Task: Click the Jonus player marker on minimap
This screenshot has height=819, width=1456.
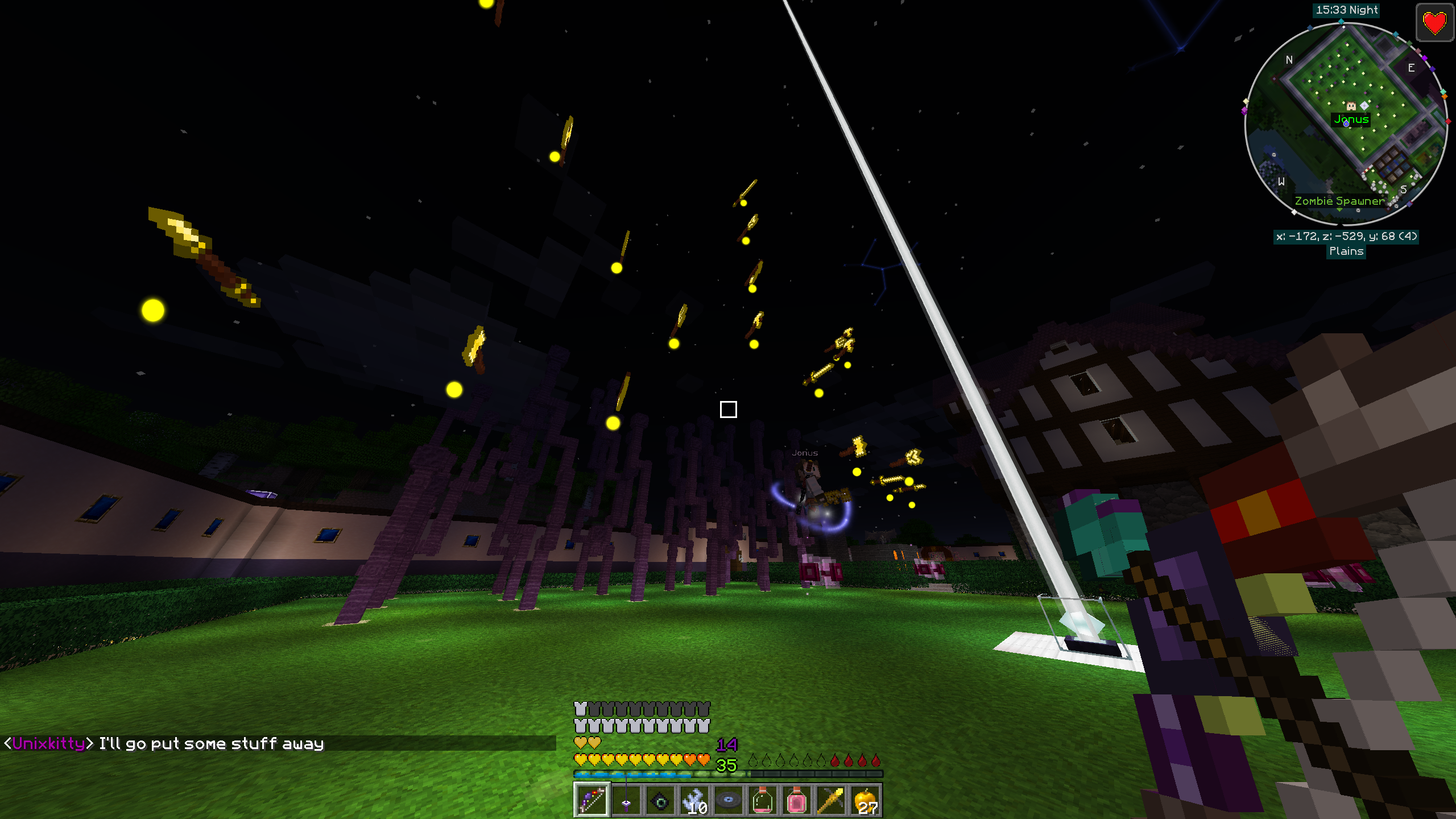Action: 1351,106
